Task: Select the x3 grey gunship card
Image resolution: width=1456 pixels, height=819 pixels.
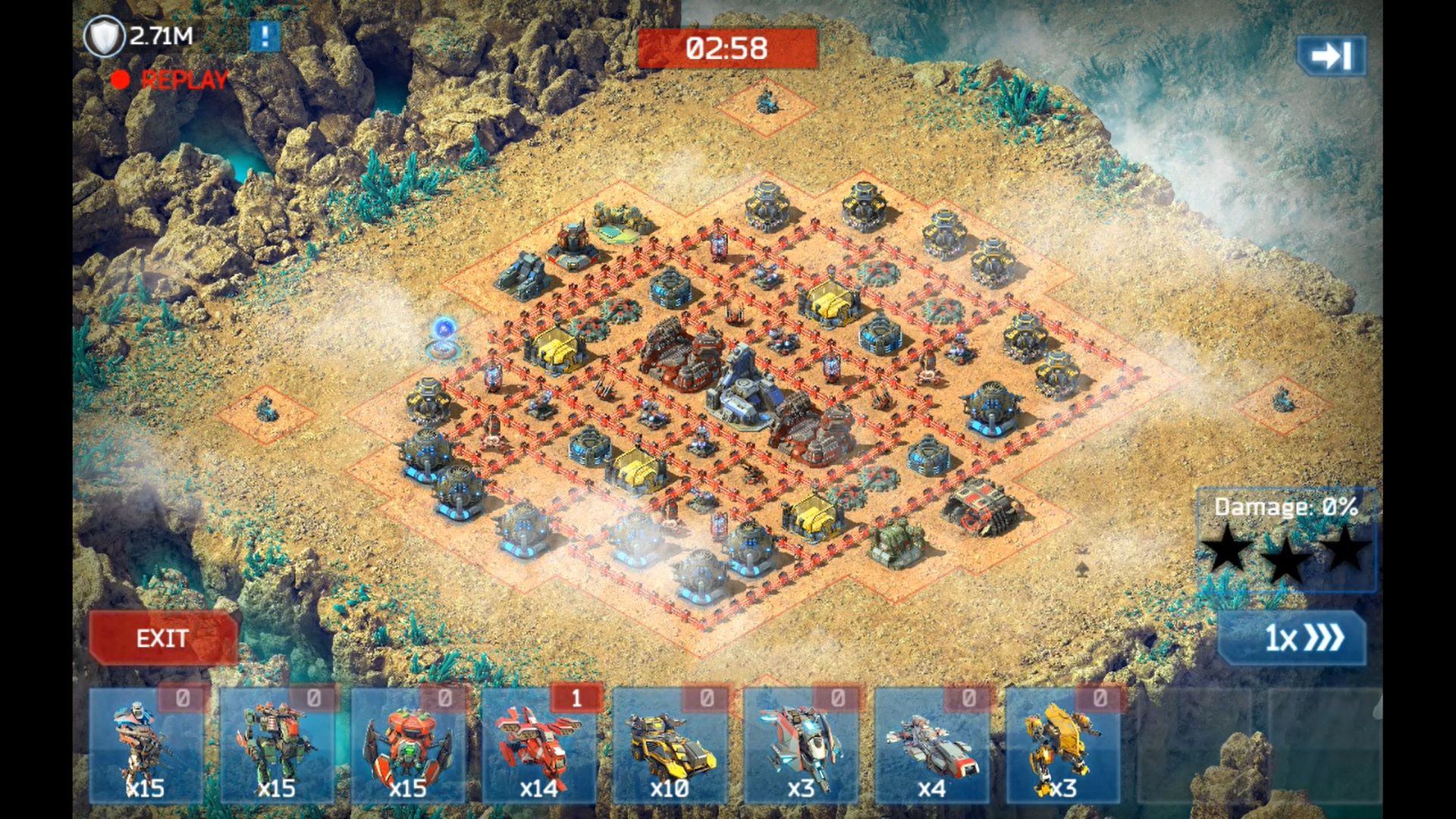Action: tap(801, 747)
